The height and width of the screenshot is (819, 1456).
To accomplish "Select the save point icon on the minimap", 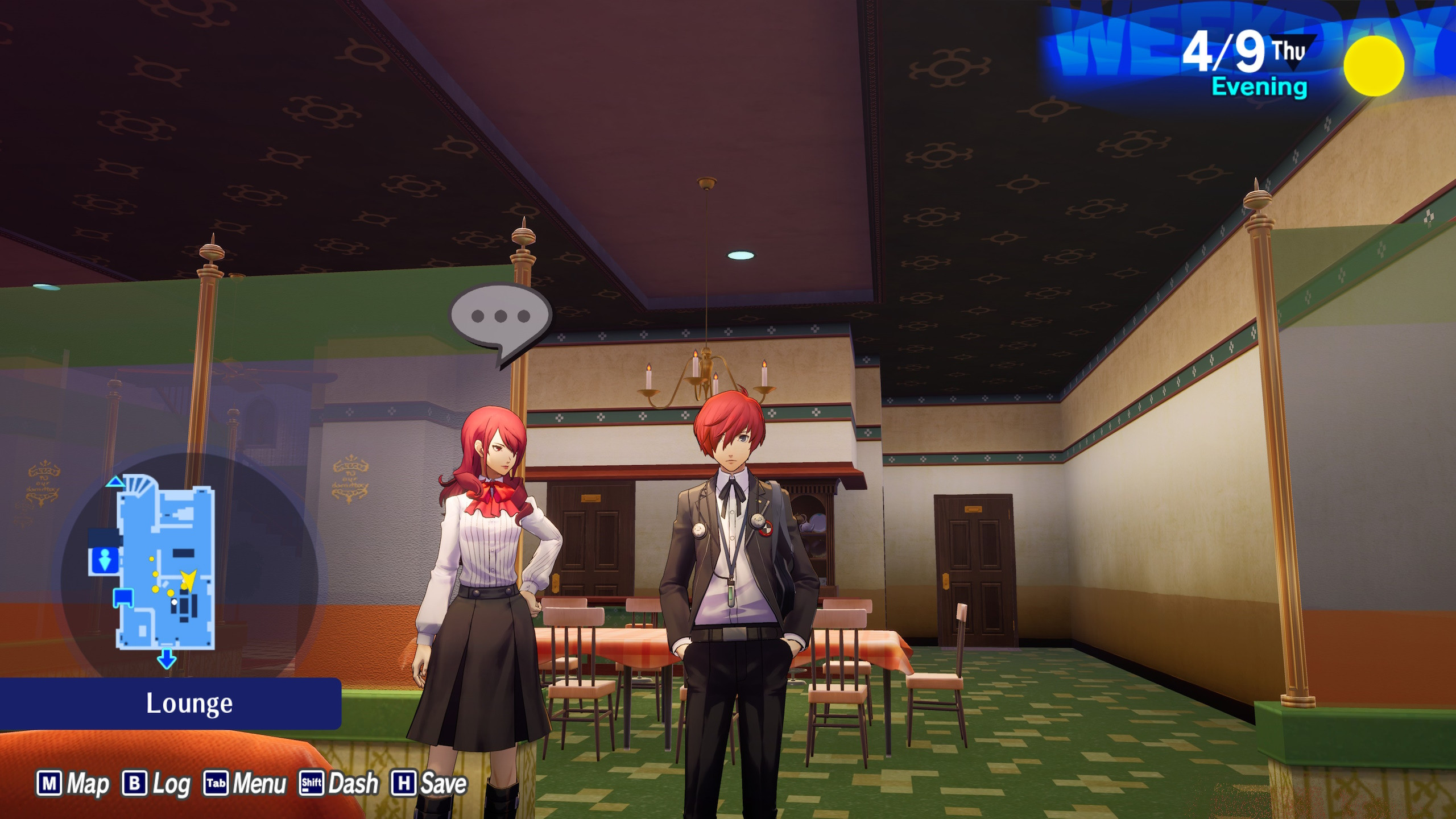I will pos(104,559).
